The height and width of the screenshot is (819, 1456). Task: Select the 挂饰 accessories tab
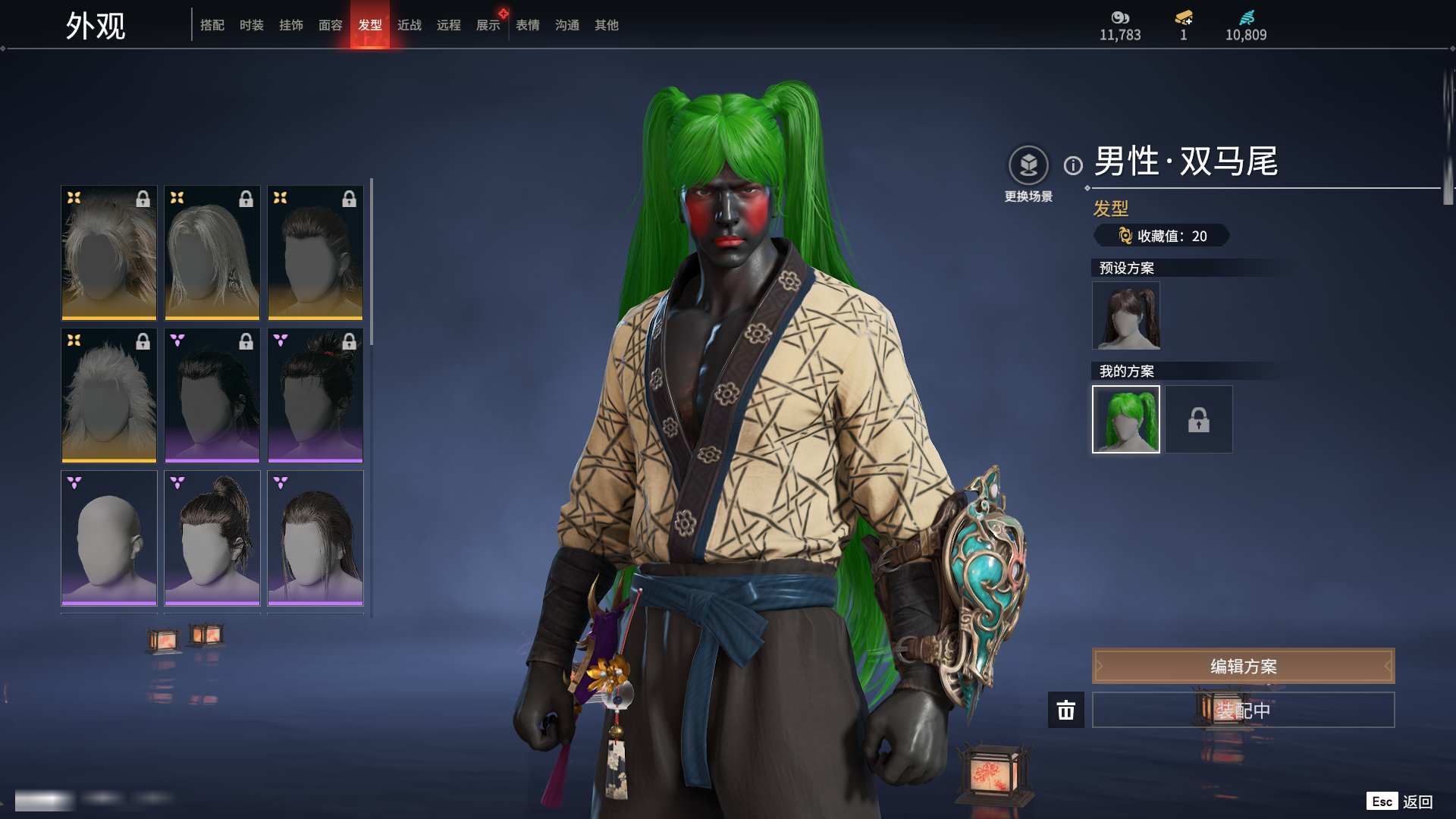click(291, 25)
